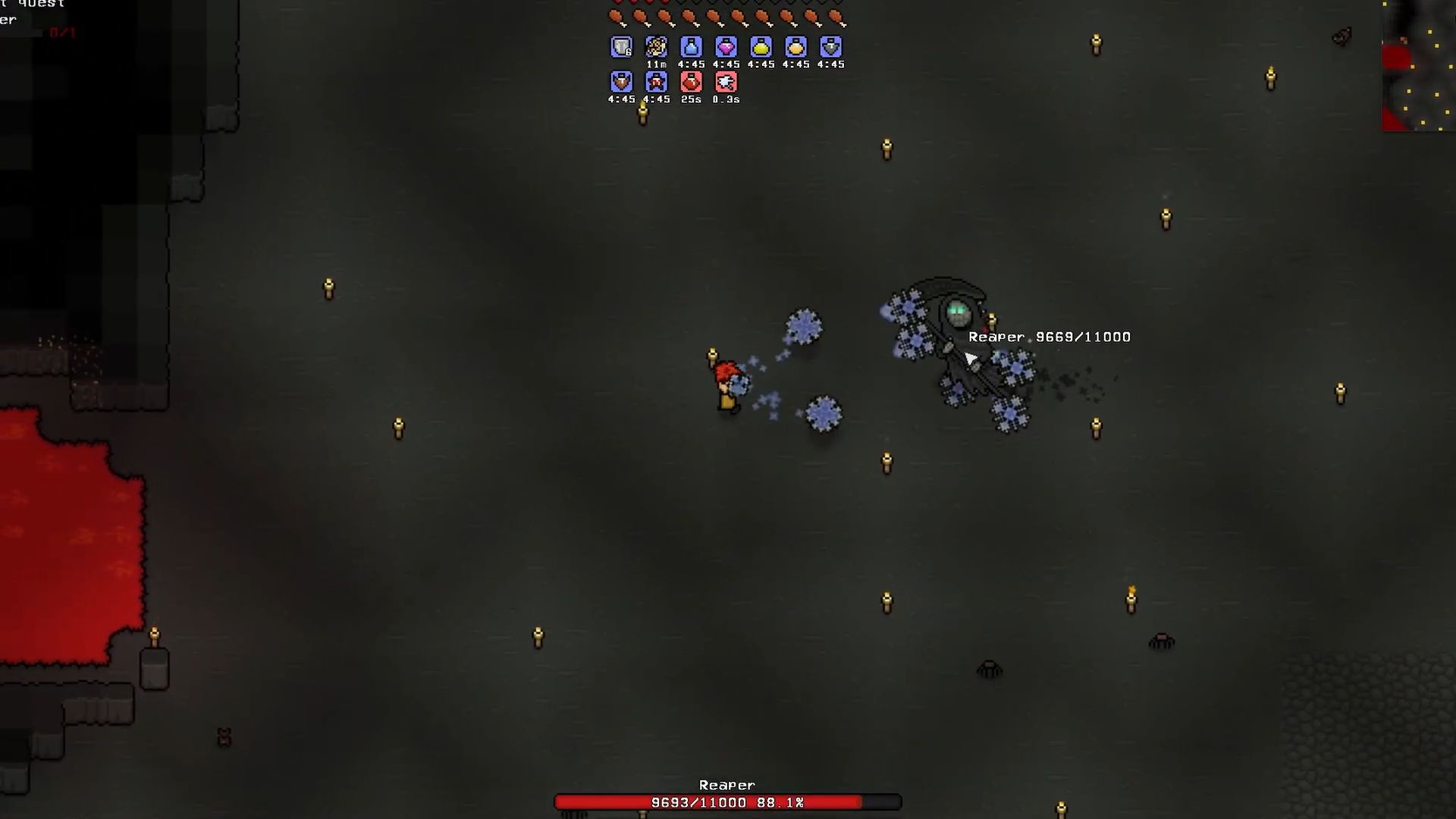The height and width of the screenshot is (819, 1456).
Task: Click the pink heart potion buff icon
Action: click(725, 47)
